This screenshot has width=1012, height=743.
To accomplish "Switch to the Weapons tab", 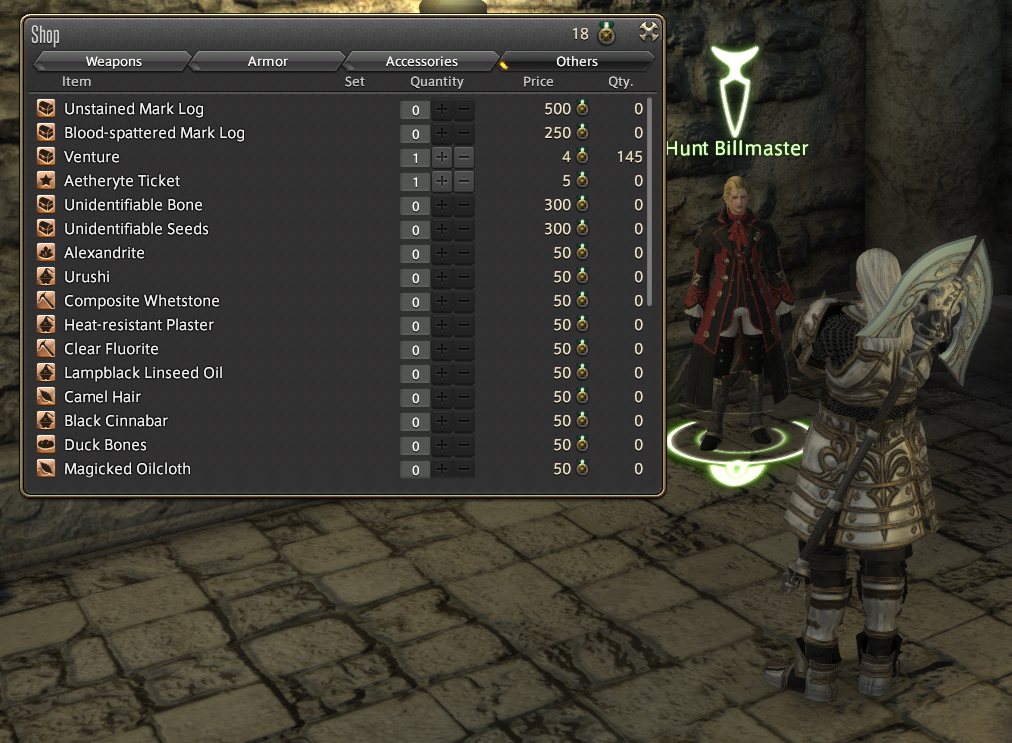I will tap(113, 62).
